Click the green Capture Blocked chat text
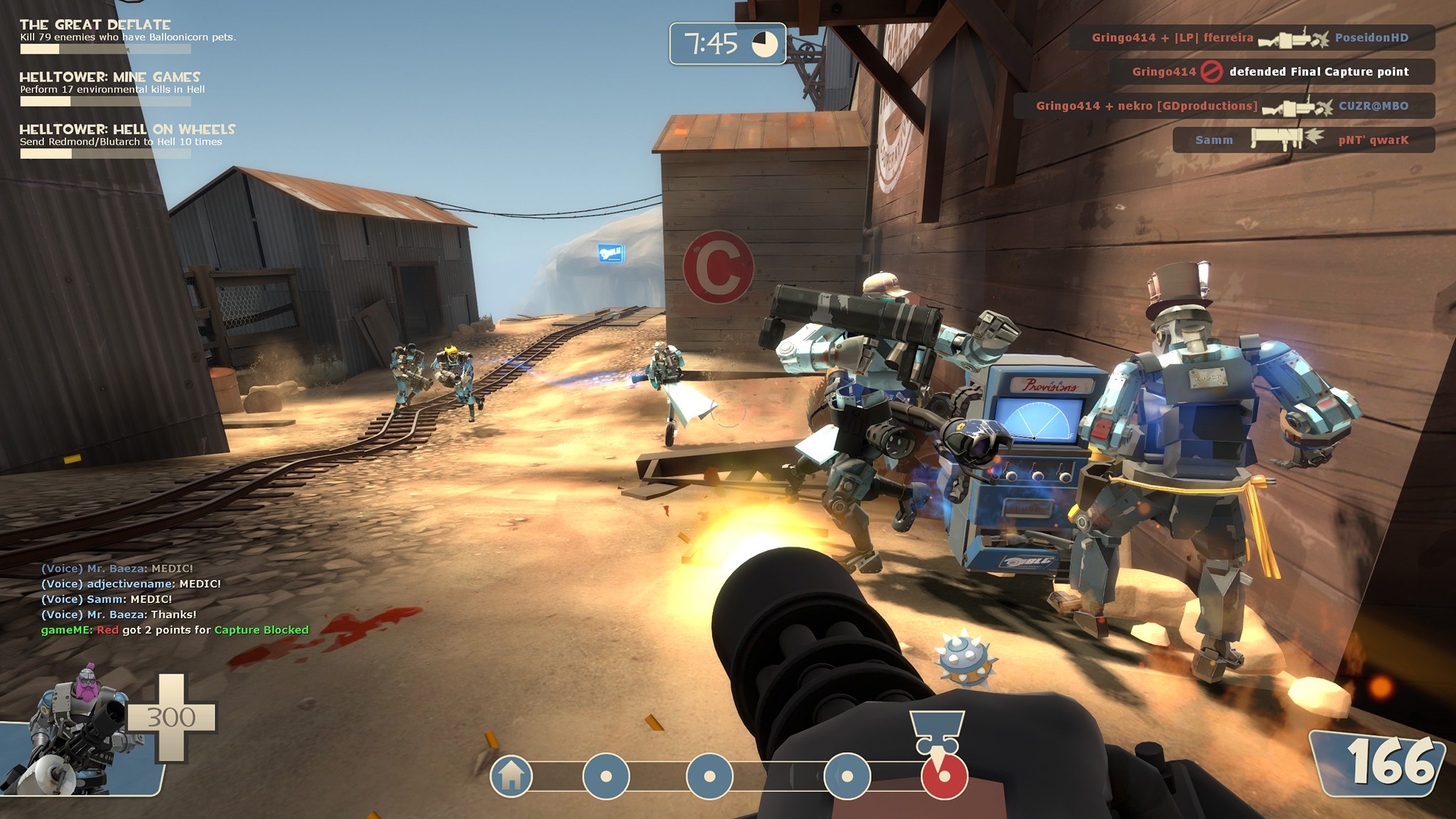Viewport: 1456px width, 819px height. click(x=260, y=629)
